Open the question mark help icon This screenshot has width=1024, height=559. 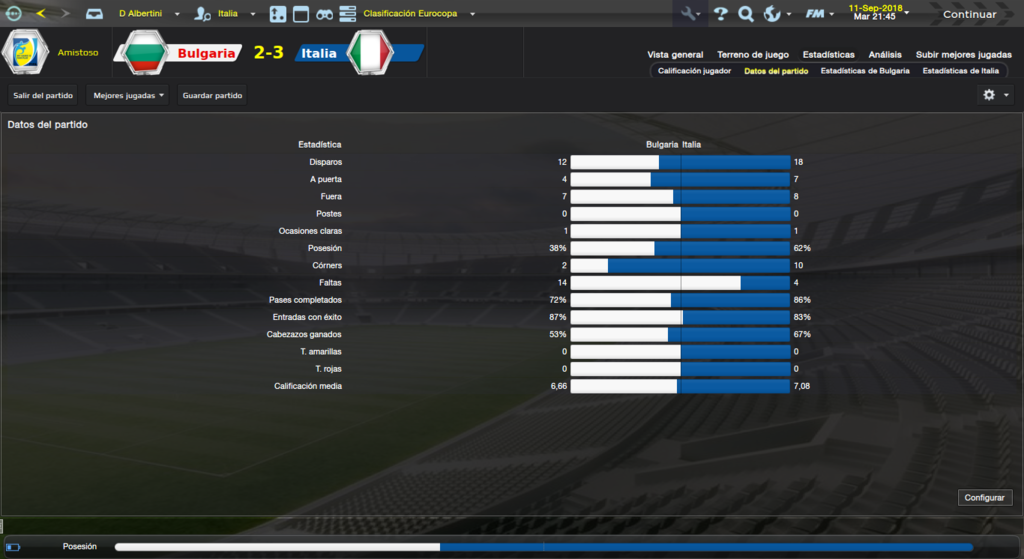pos(720,14)
